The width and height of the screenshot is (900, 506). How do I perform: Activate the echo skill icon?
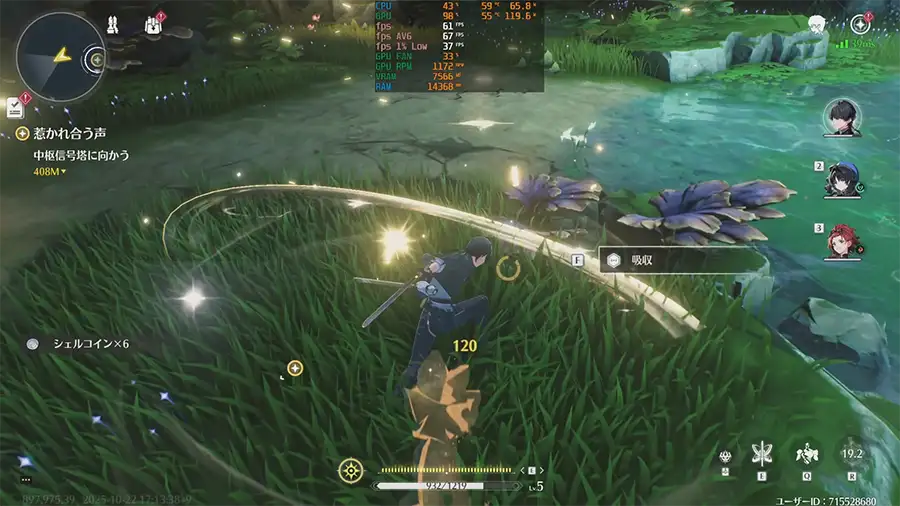(805, 455)
